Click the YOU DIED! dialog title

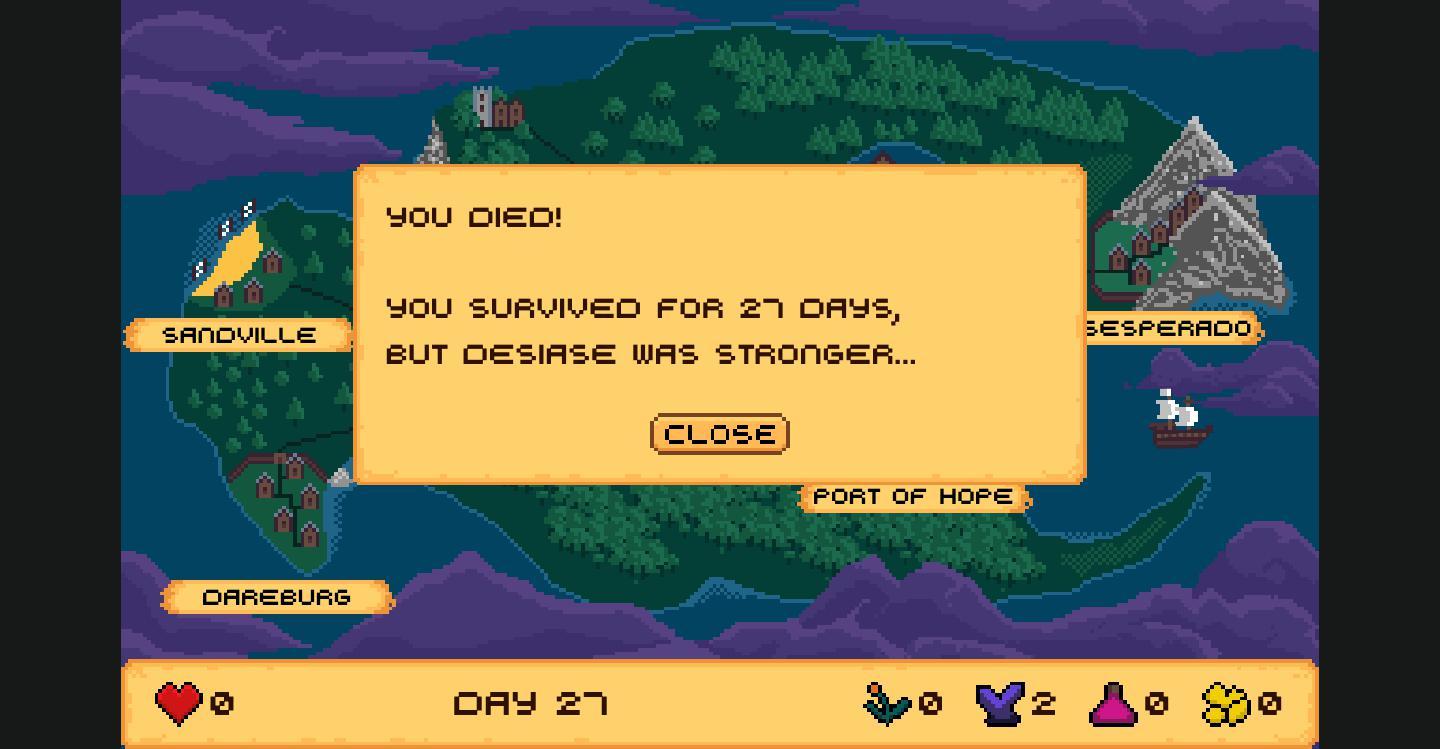click(x=475, y=217)
